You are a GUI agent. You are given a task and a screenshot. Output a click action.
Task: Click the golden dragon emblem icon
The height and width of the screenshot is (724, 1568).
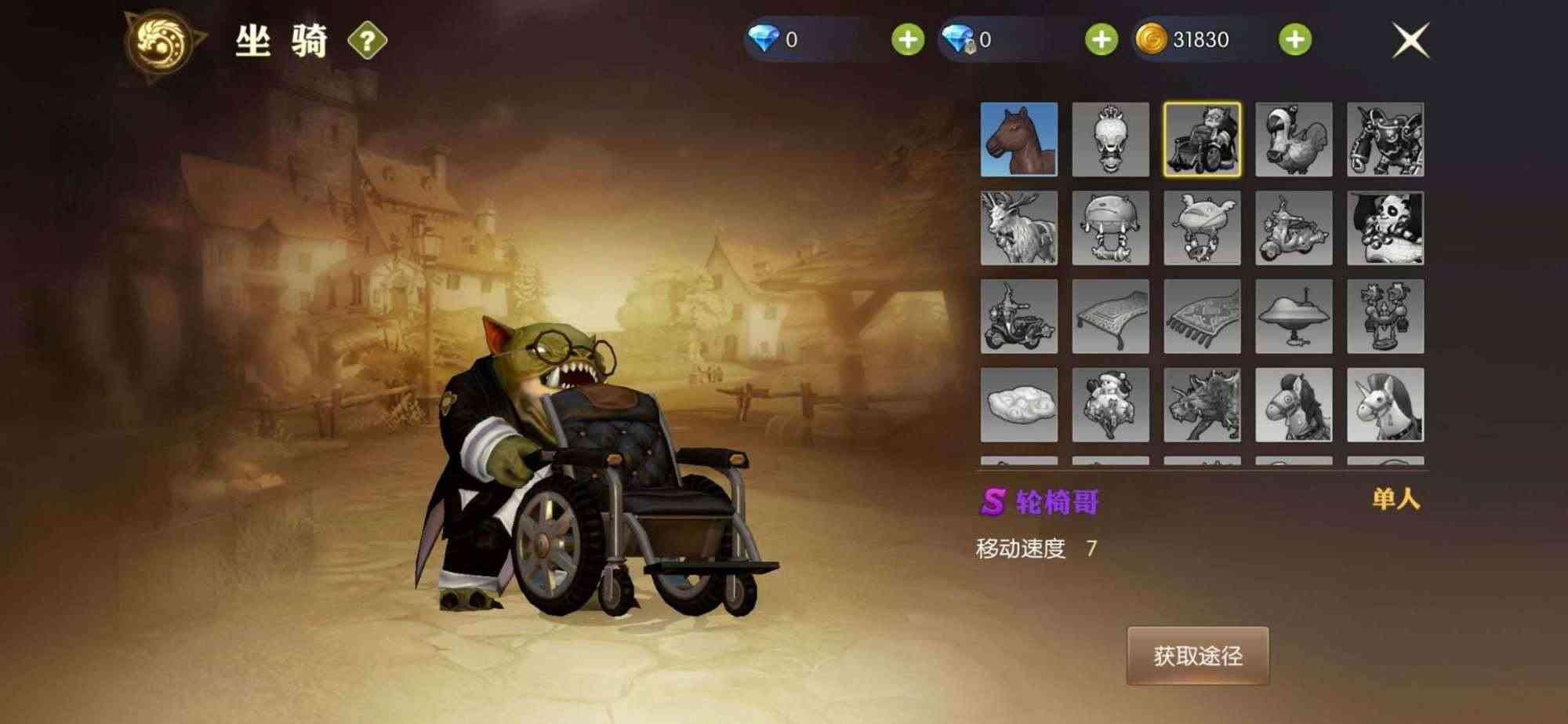coord(161,38)
